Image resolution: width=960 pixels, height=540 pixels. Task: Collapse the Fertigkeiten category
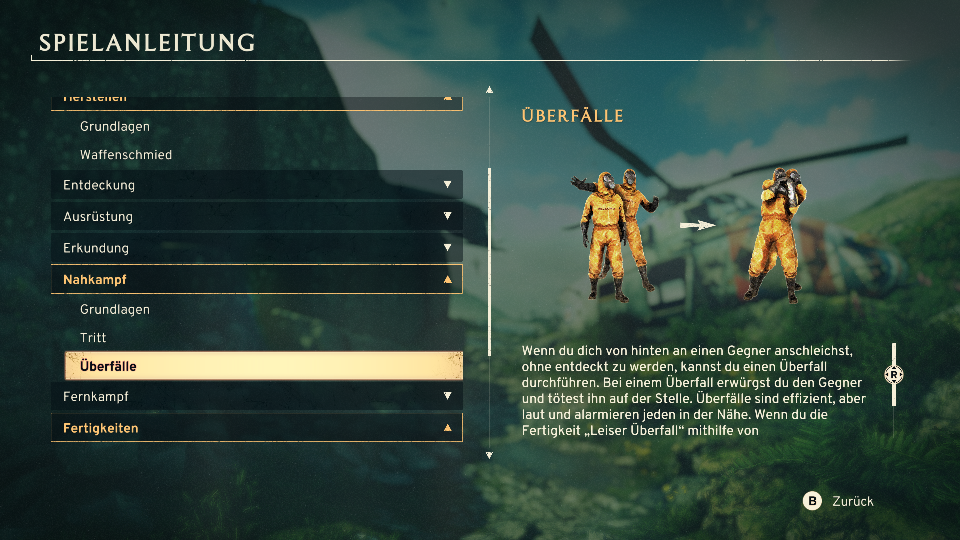pos(256,428)
